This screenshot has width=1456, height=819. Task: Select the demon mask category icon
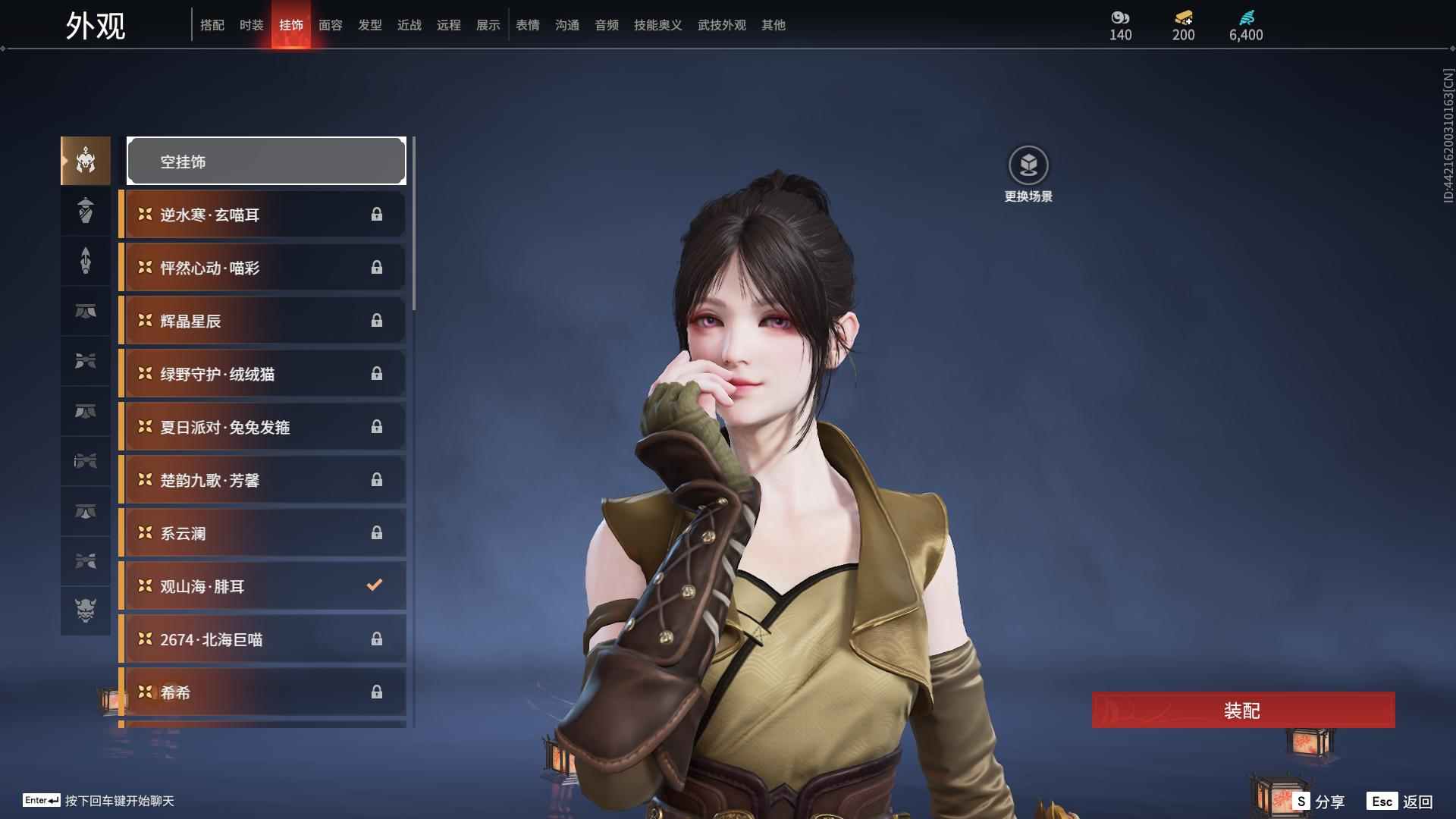coord(86,610)
